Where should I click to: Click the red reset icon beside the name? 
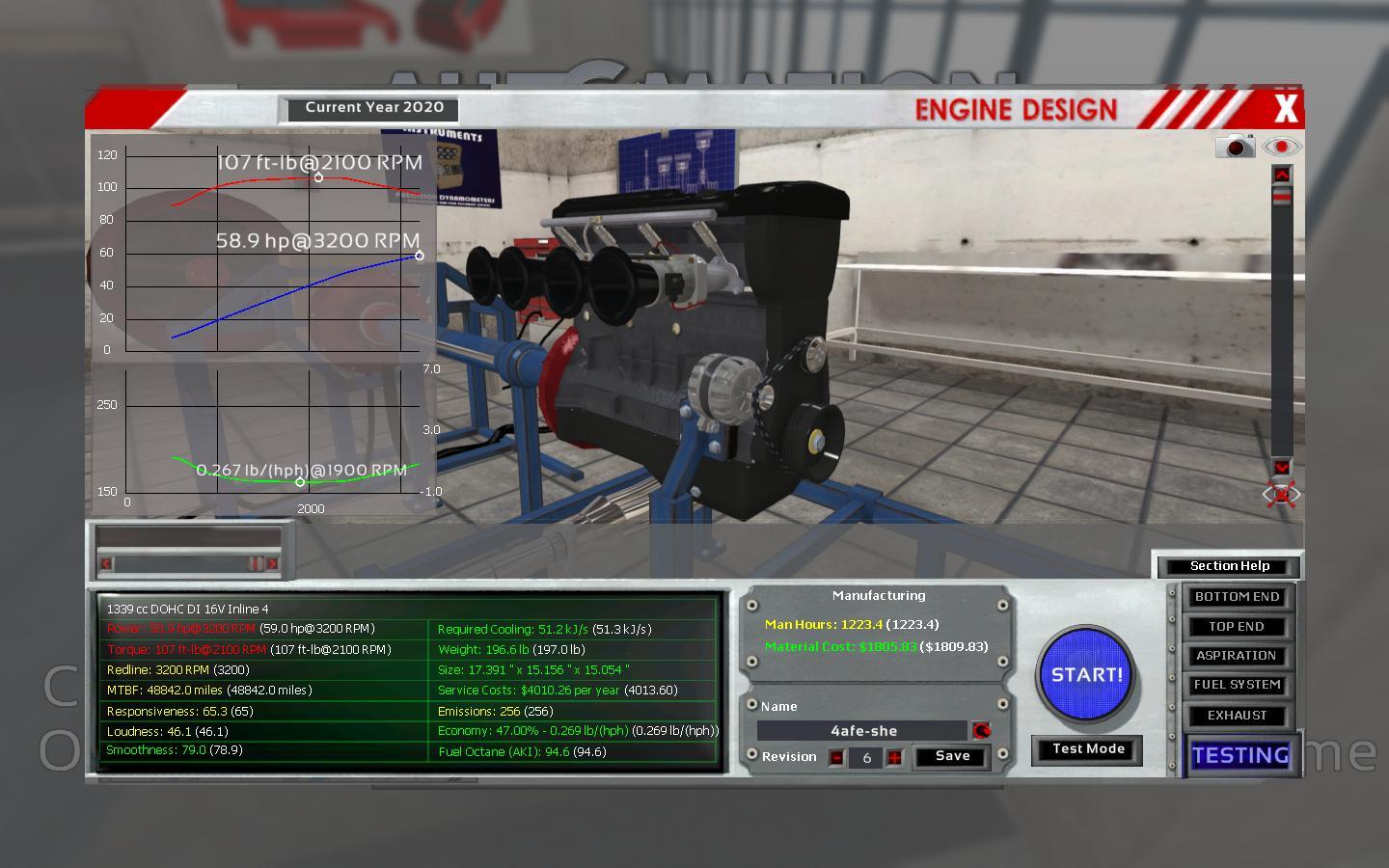coord(982,731)
